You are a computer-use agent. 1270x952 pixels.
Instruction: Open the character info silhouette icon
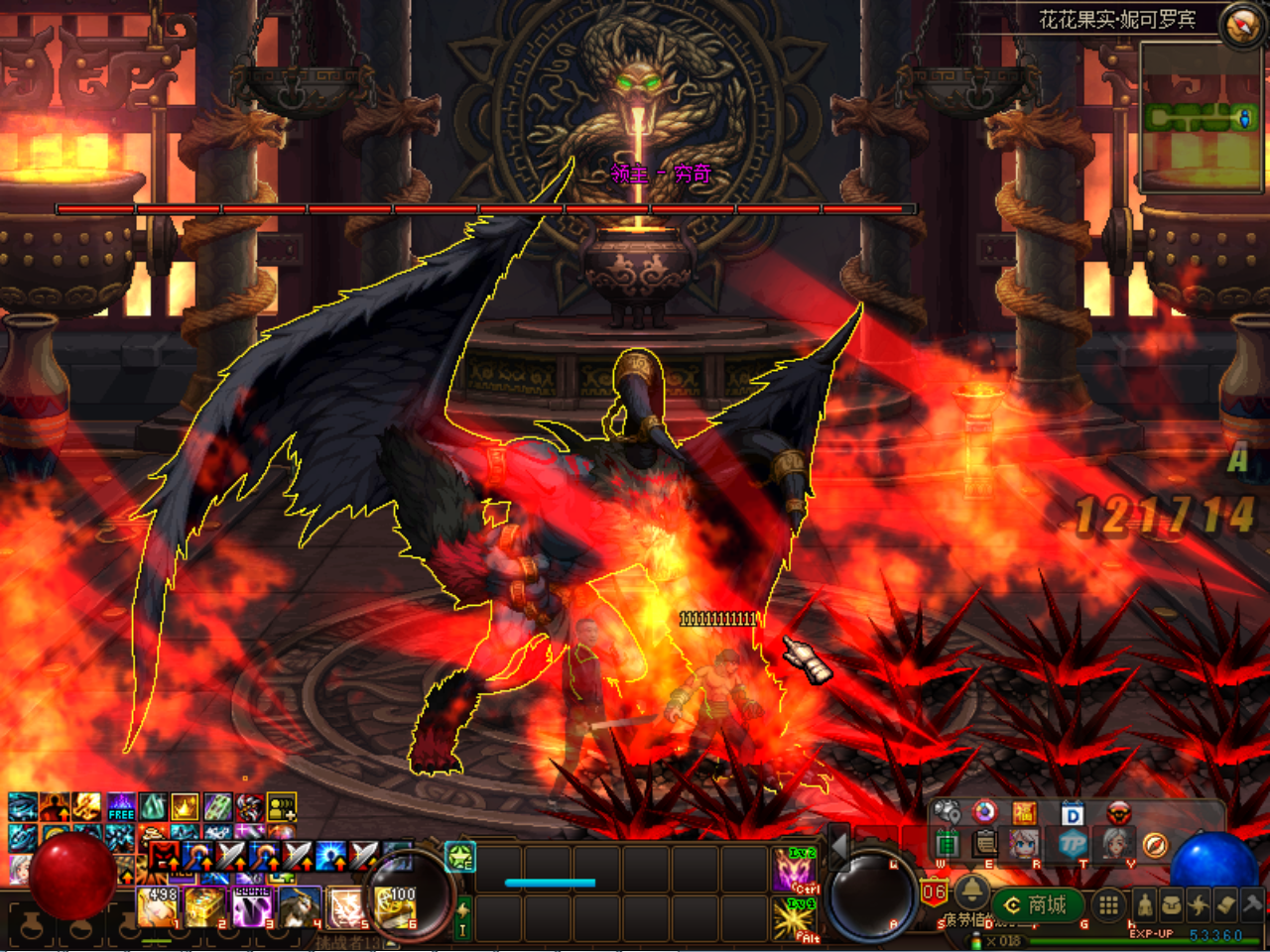(x=1144, y=904)
